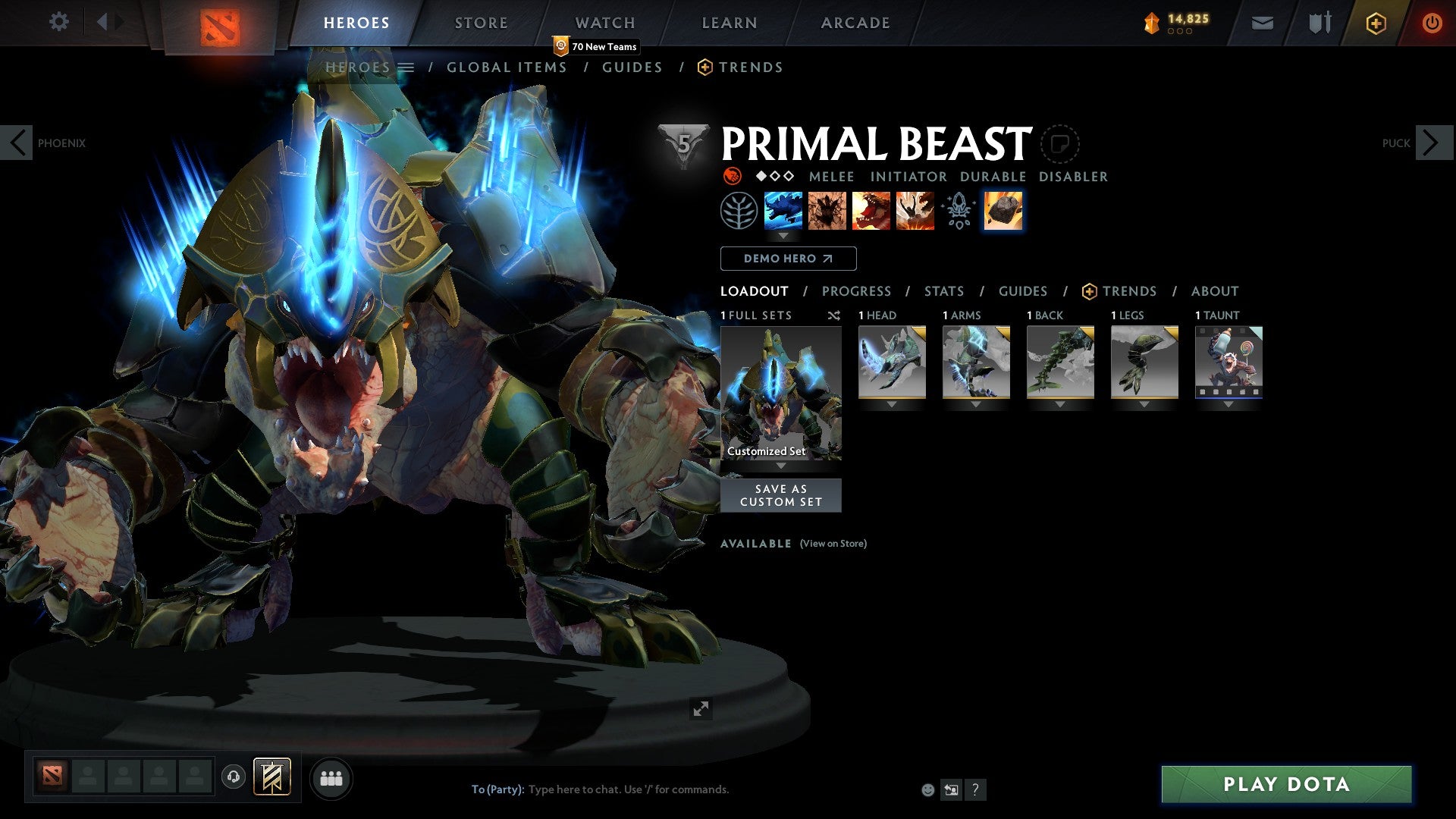Open the friends list icon bottom left
Viewport: 1456px width, 819px height.
tap(331, 777)
